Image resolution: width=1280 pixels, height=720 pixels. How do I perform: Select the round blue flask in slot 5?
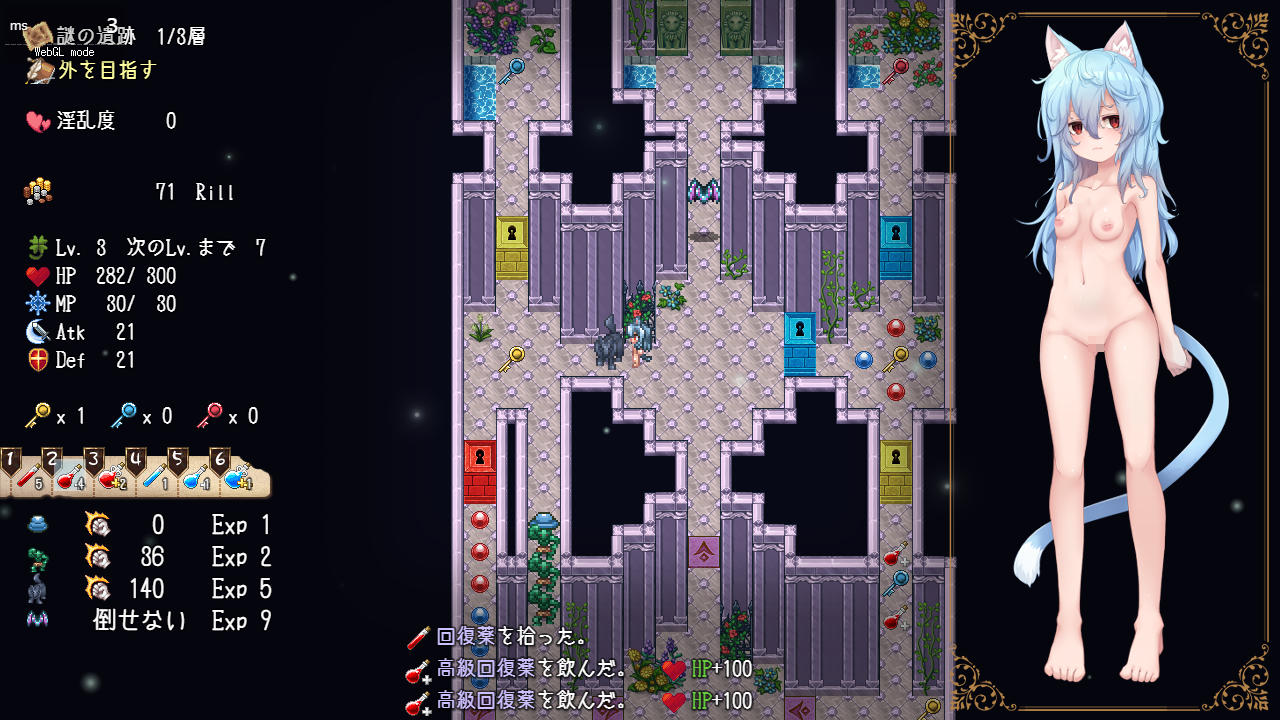coord(195,478)
